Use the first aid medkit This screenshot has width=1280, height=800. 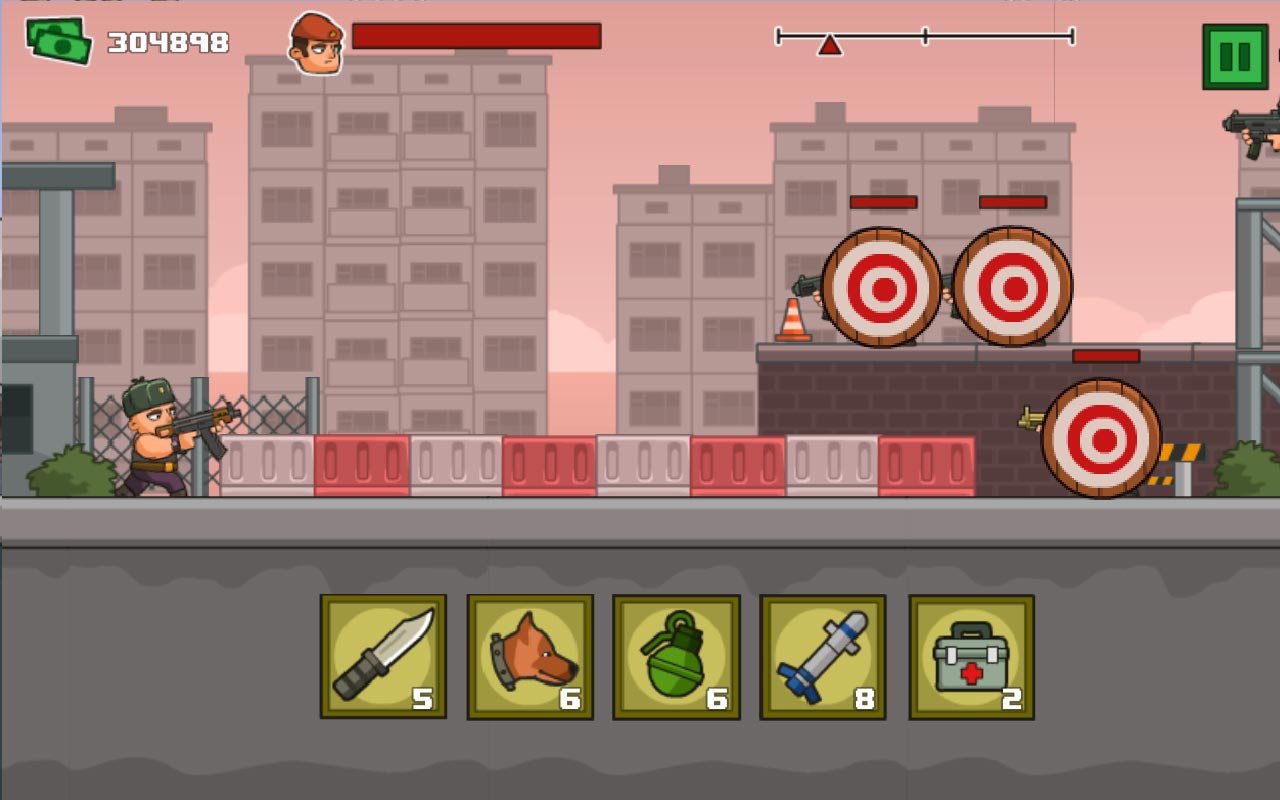click(x=971, y=657)
